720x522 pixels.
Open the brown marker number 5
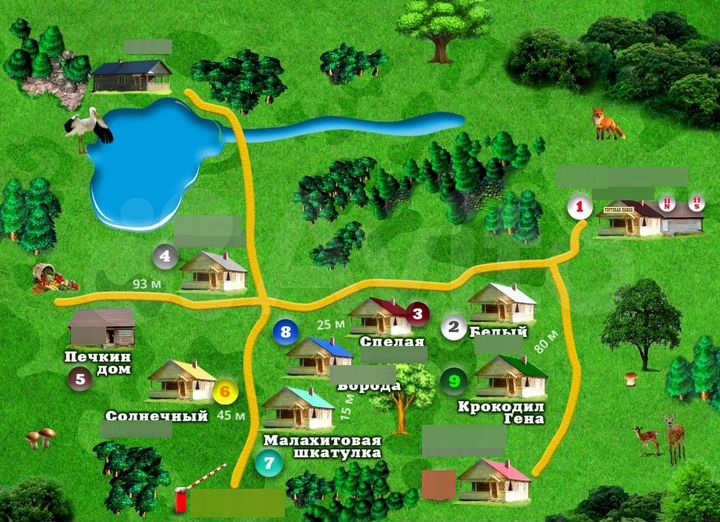[x=79, y=378]
